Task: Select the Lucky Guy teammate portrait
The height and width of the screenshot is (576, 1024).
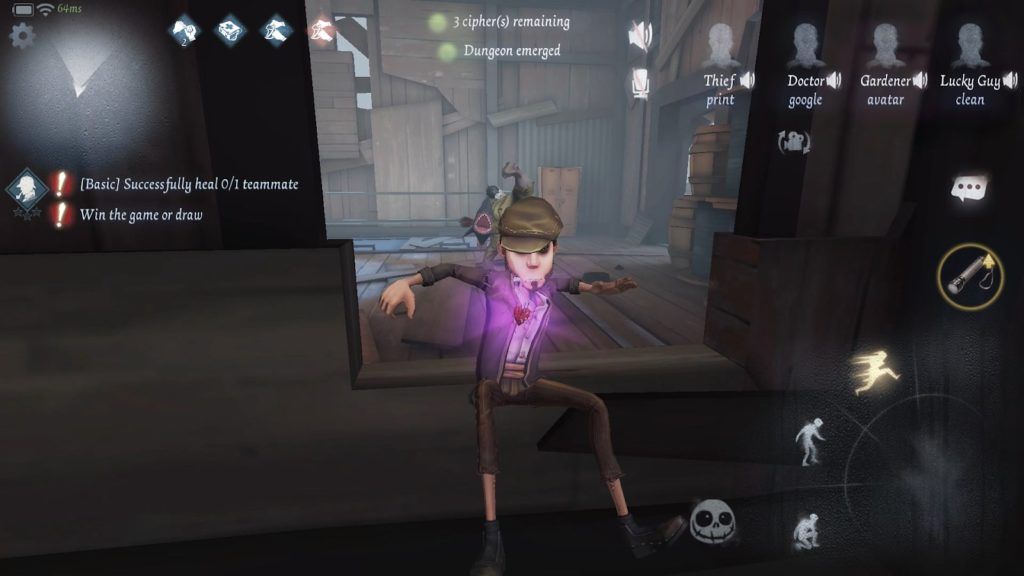Action: (969, 46)
